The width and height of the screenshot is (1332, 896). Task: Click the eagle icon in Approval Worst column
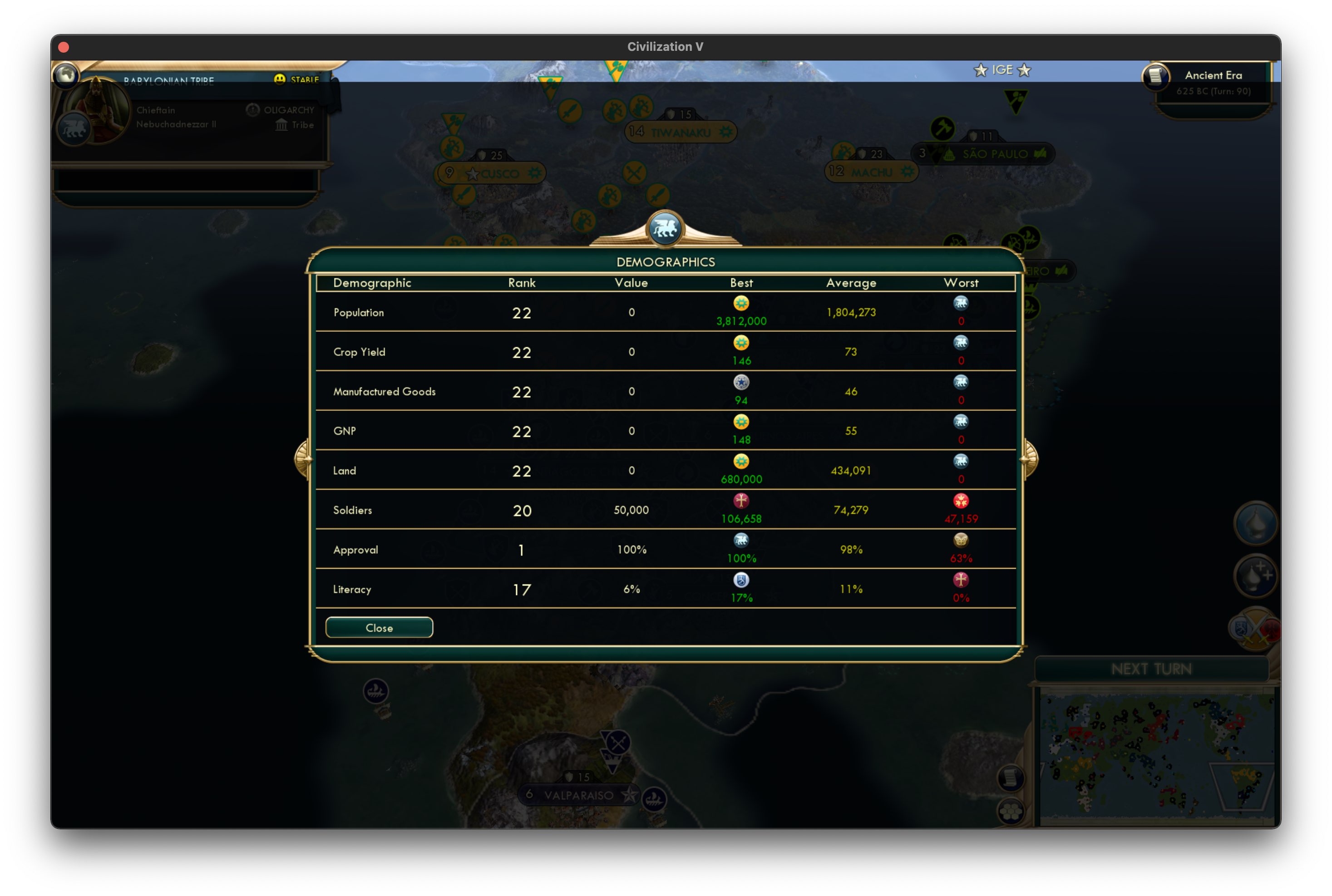[962, 541]
